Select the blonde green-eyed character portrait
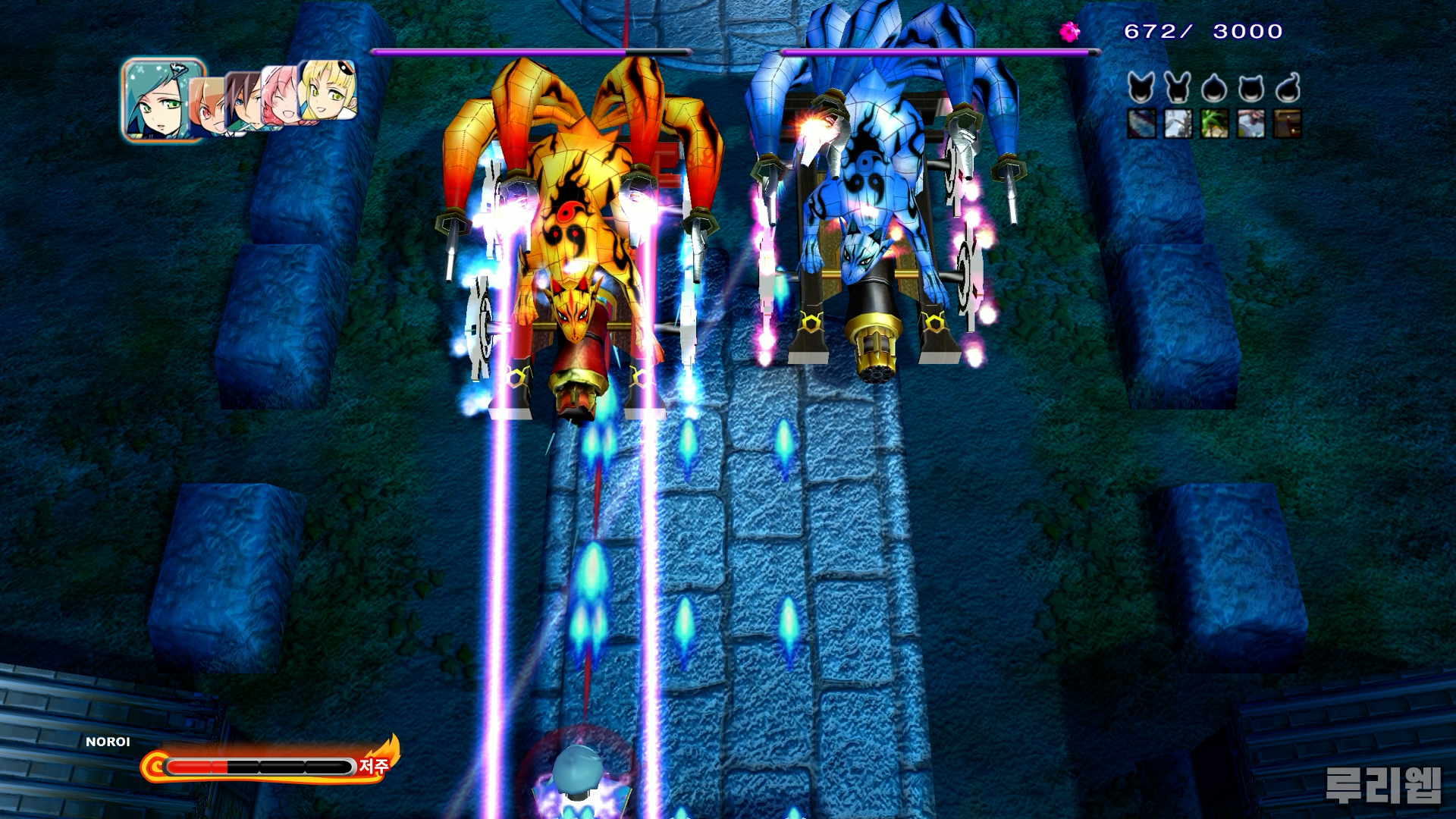Viewport: 1456px width, 819px height. [329, 89]
